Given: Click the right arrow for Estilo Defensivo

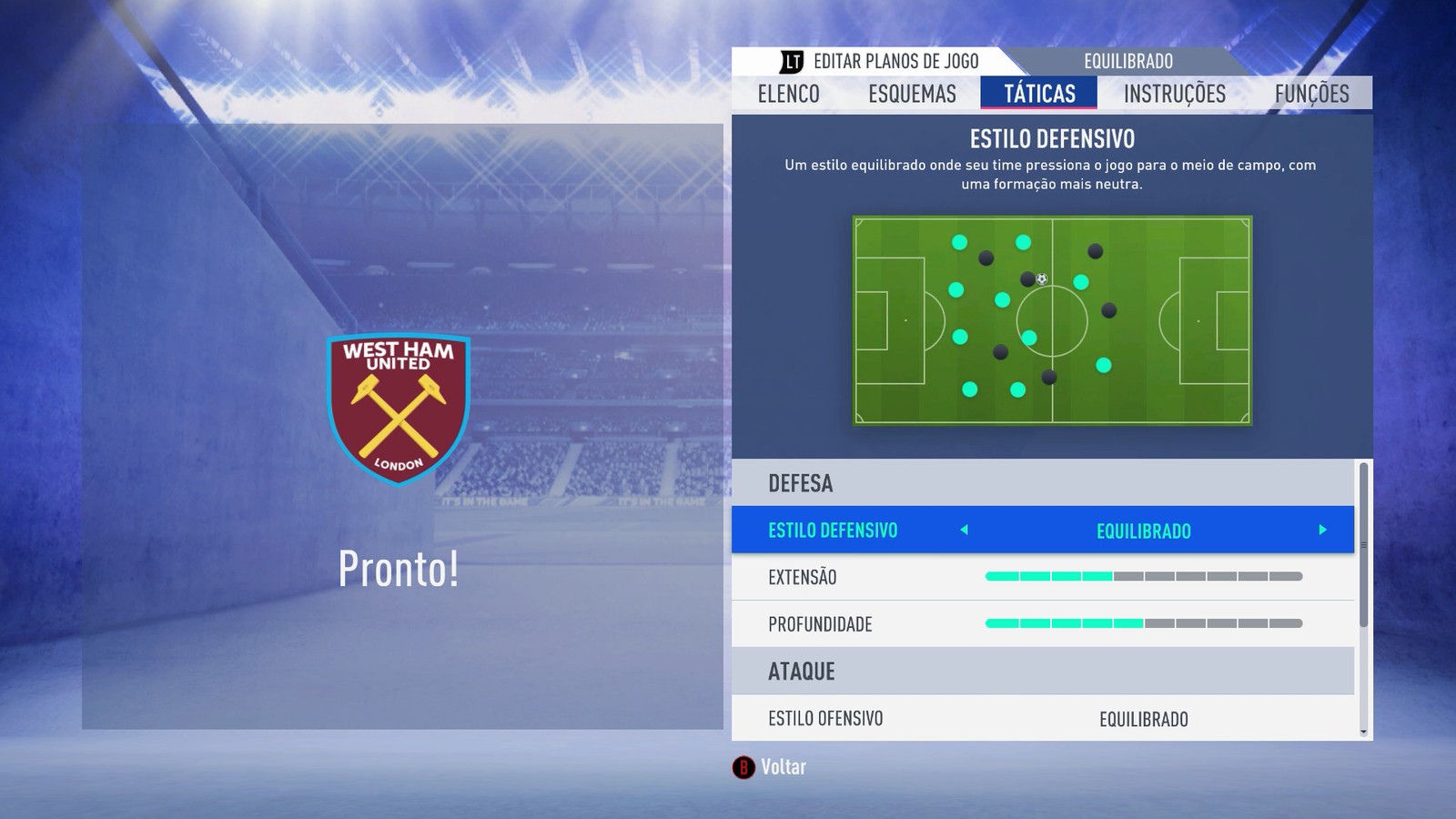Looking at the screenshot, I should pos(1322,530).
